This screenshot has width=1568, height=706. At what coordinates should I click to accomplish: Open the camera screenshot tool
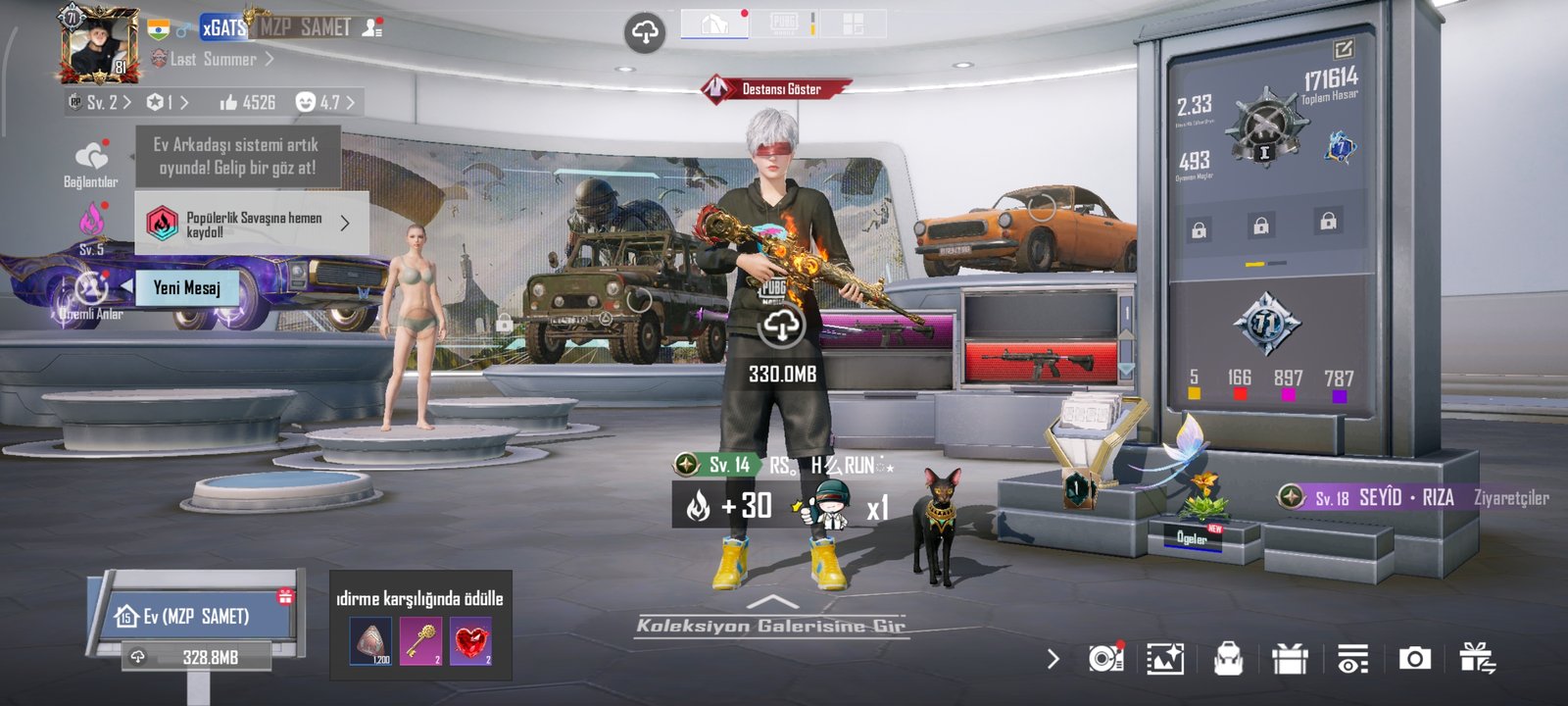coord(1414,659)
